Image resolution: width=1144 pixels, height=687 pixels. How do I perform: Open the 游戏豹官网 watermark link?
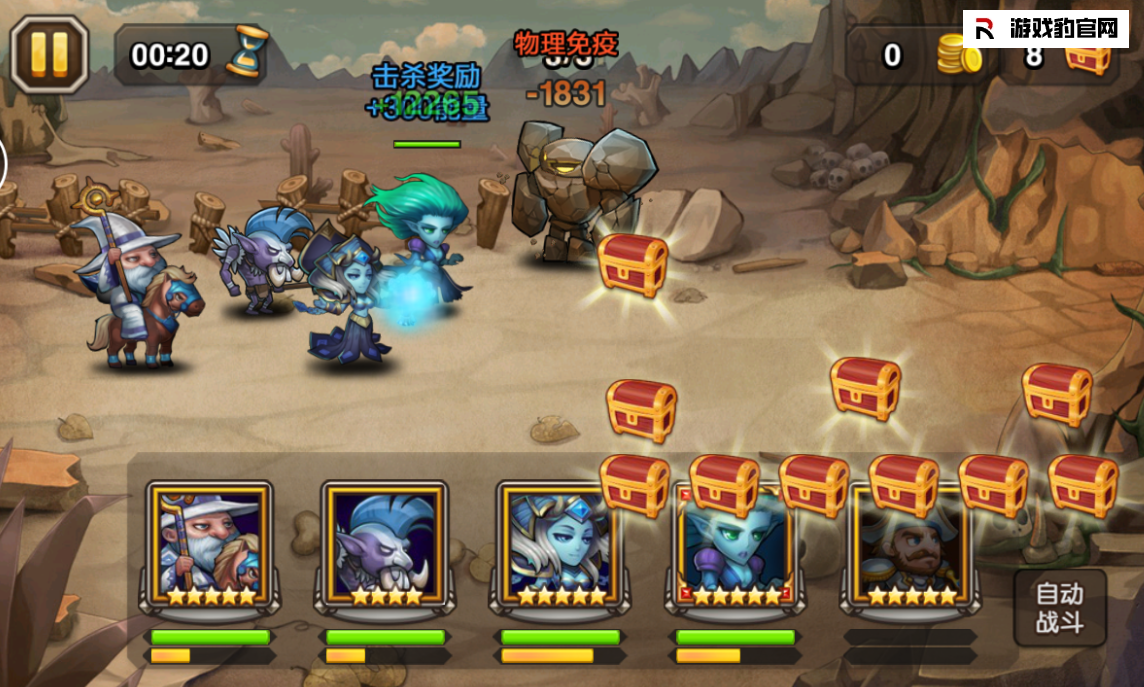coord(1046,29)
